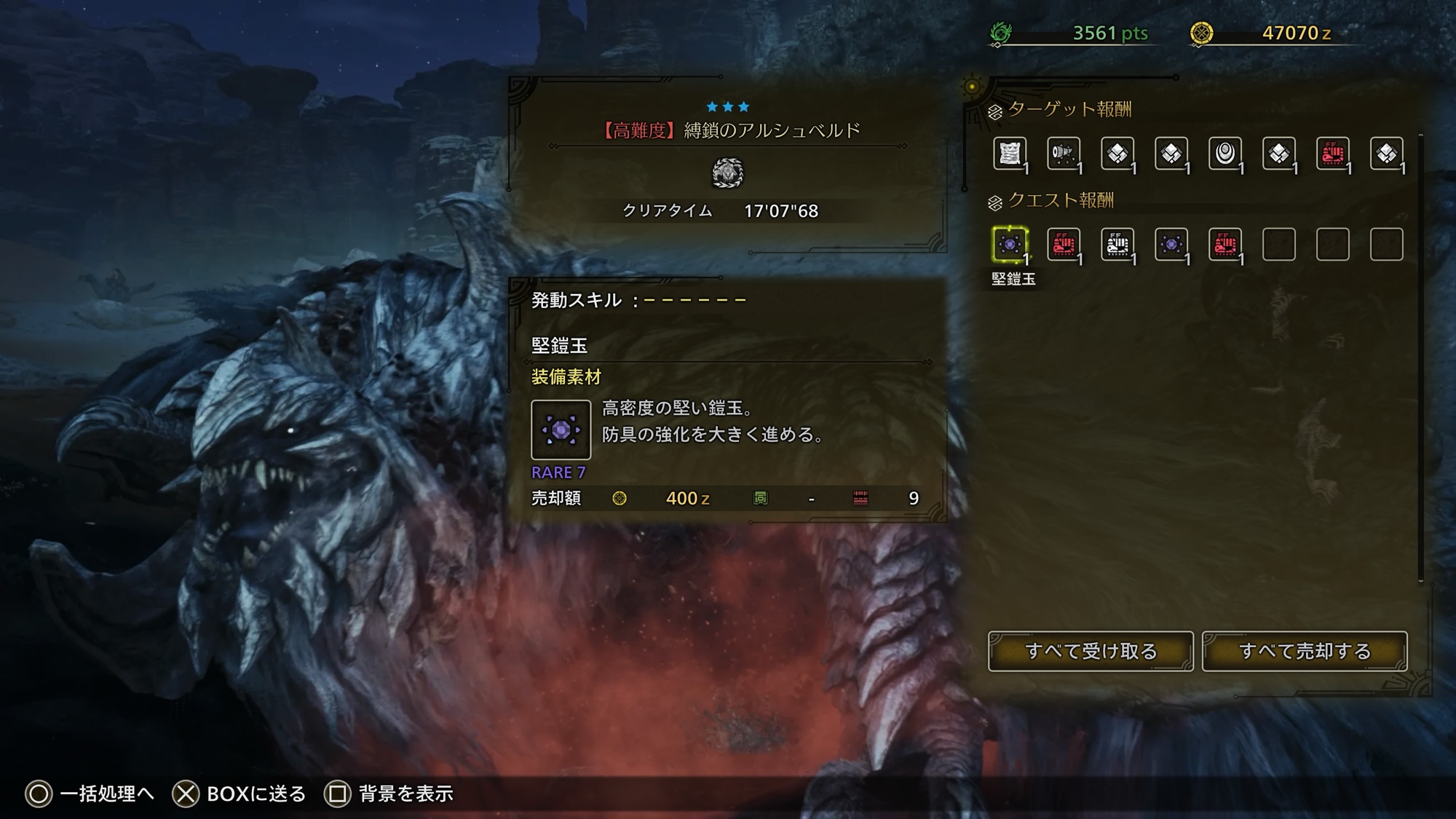
Task: Pick the red ticket in target rewards
Action: (x=1333, y=154)
